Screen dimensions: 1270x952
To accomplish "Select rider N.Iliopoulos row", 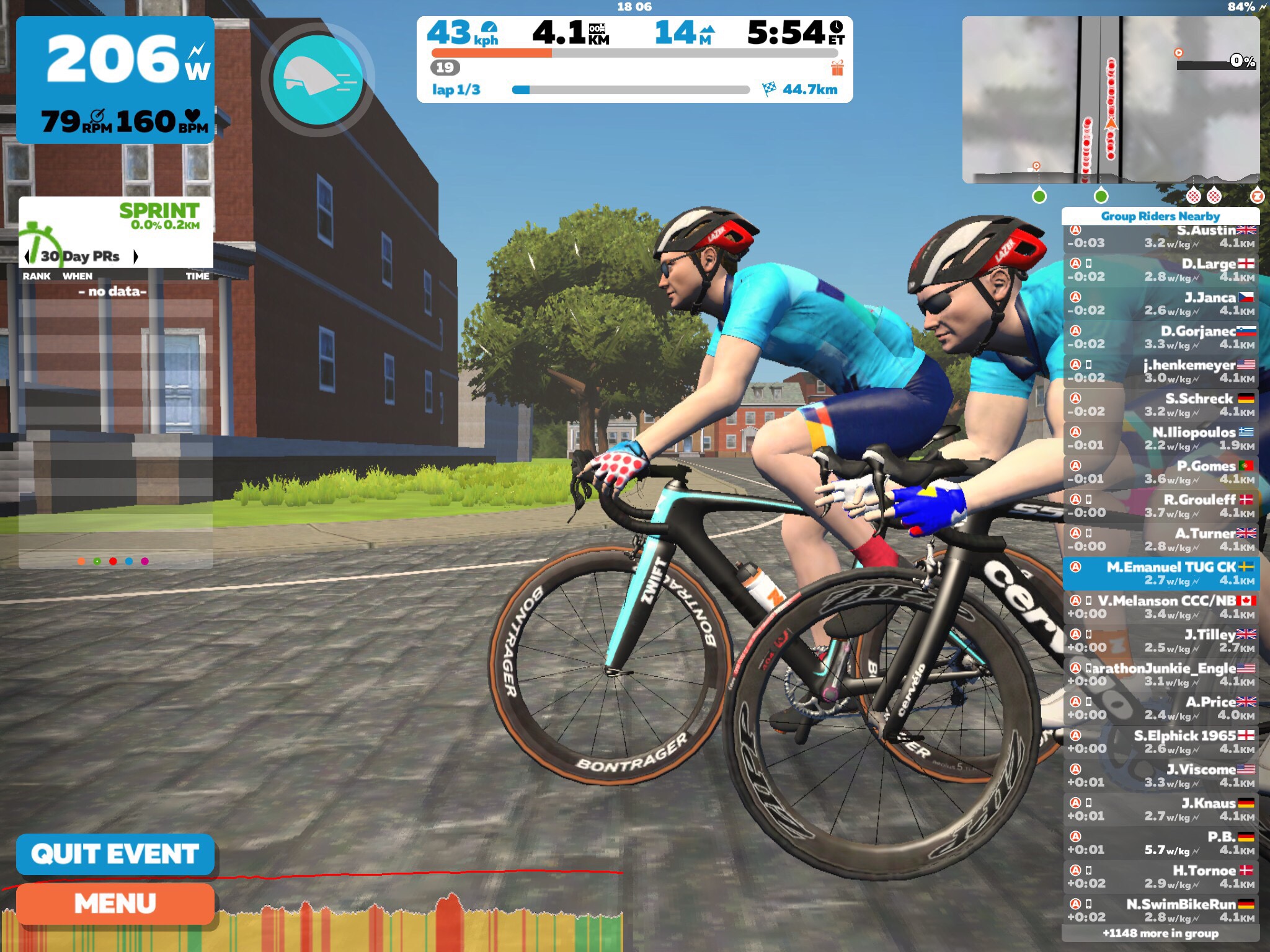I will tap(1160, 439).
